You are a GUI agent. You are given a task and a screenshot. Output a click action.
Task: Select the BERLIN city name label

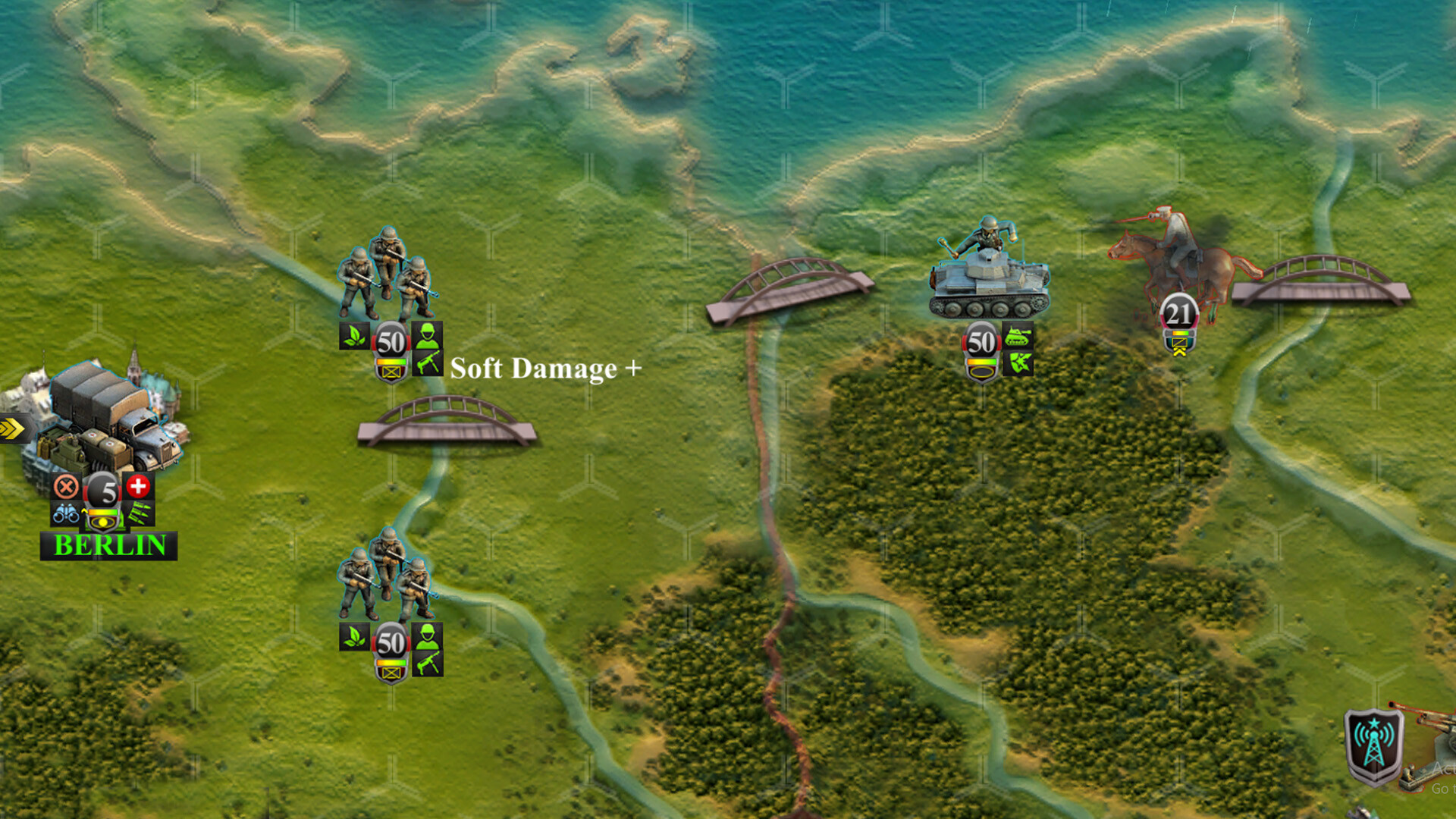click(109, 544)
